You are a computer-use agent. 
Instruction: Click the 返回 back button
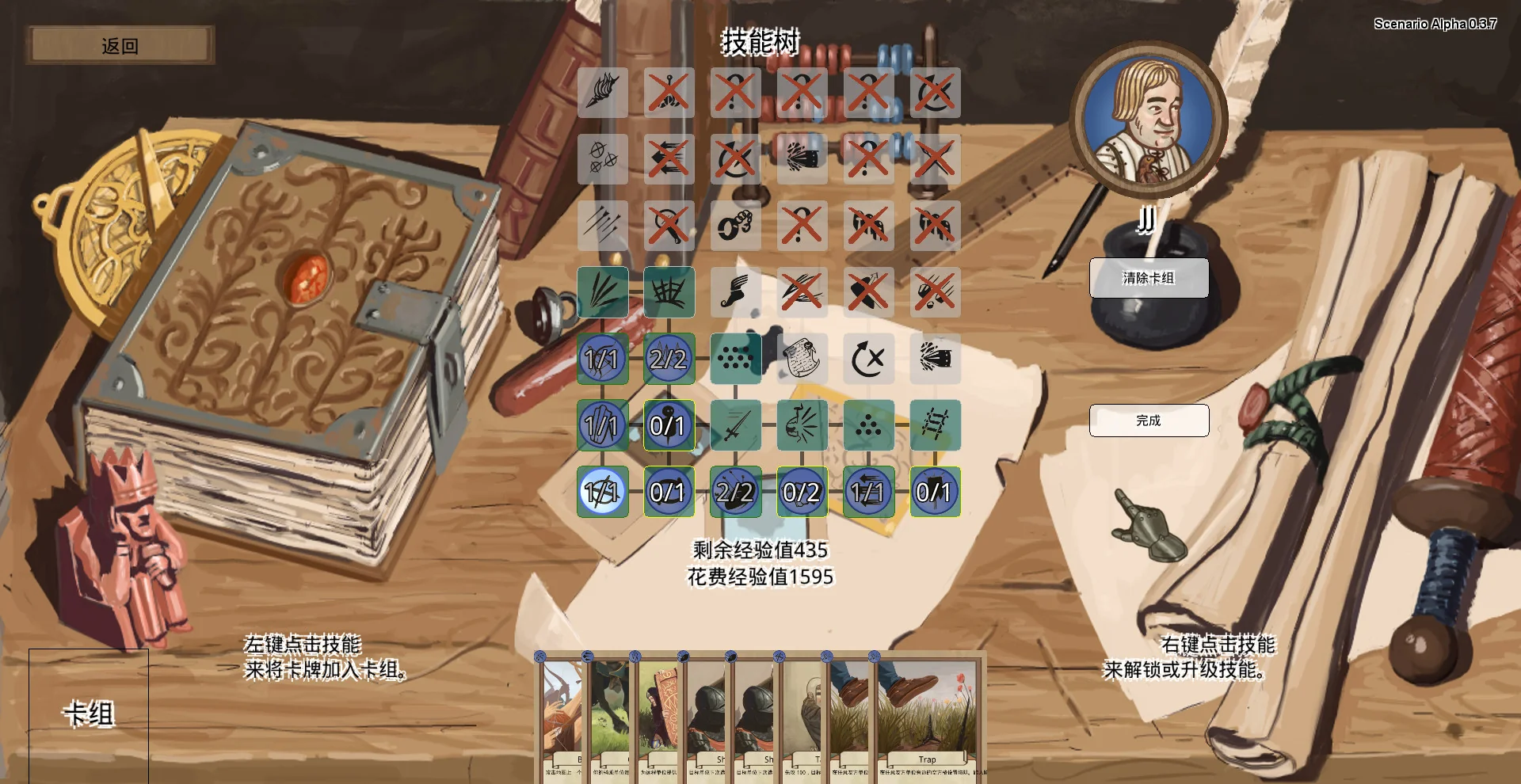pos(119,44)
